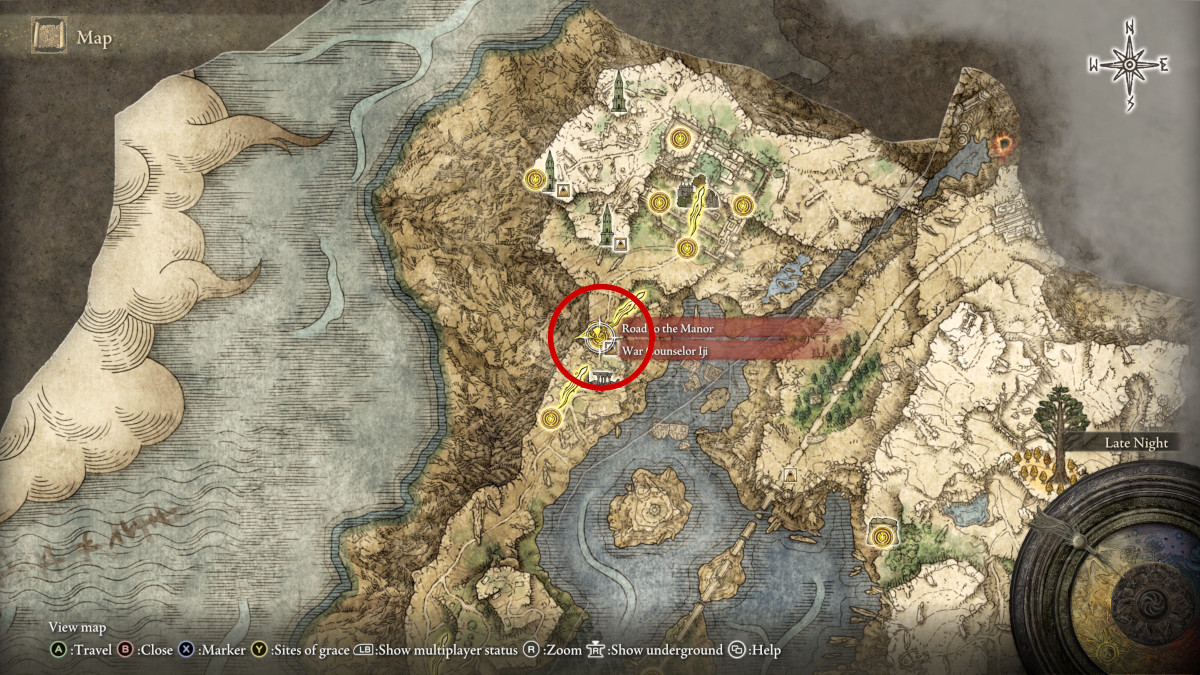Choose the grace on the southeast lakeshore

pos(881,537)
